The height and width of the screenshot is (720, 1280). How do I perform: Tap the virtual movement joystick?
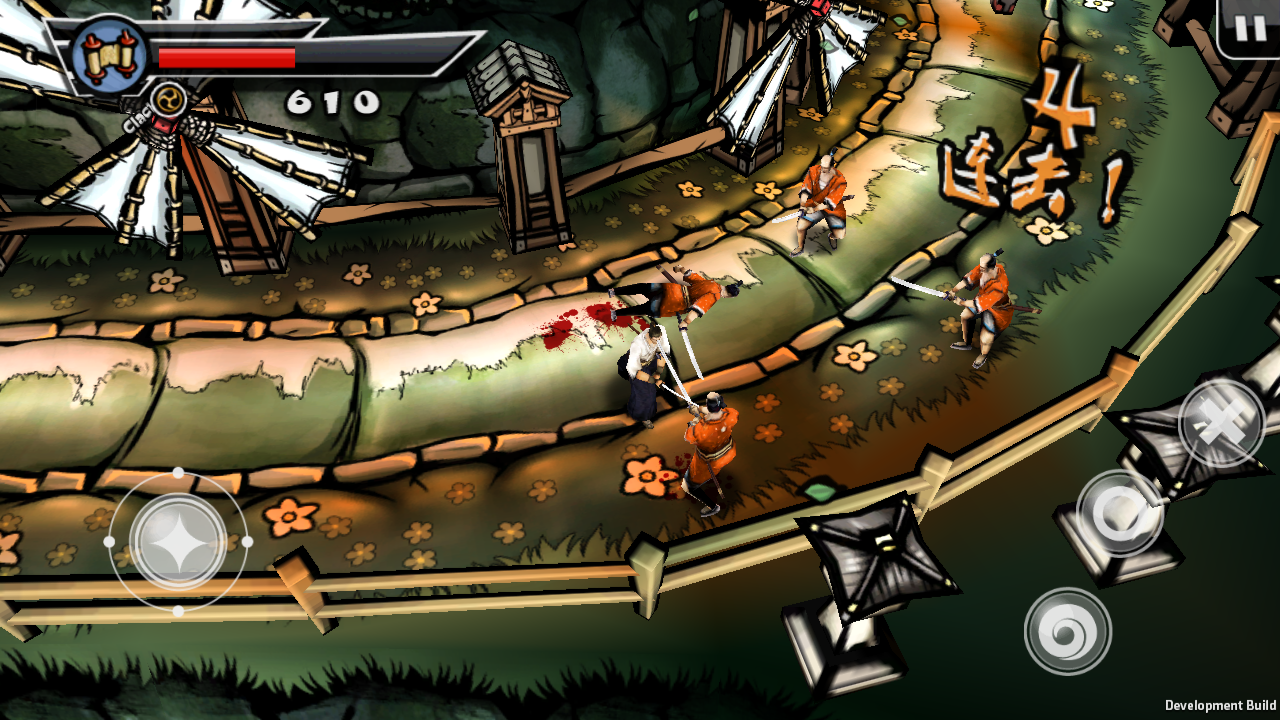click(178, 541)
